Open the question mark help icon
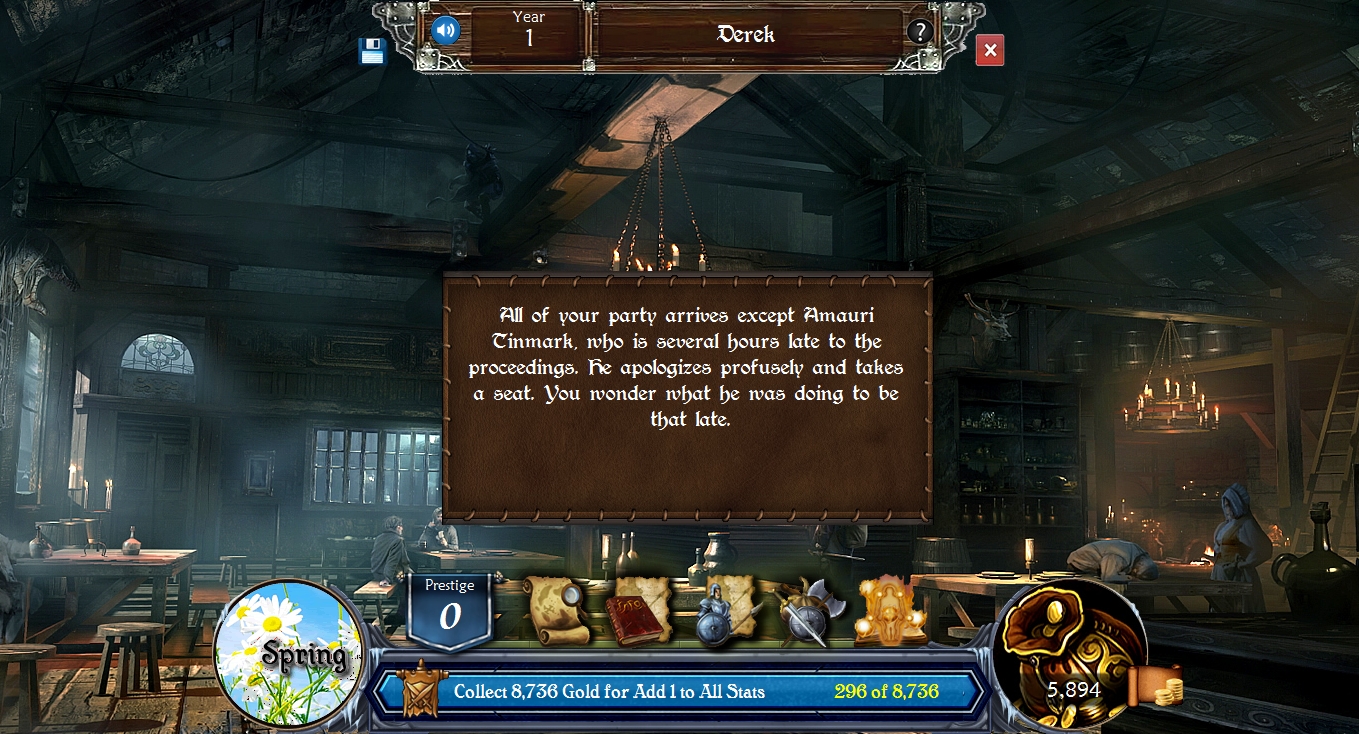Image resolution: width=1359 pixels, height=734 pixels. point(919,29)
